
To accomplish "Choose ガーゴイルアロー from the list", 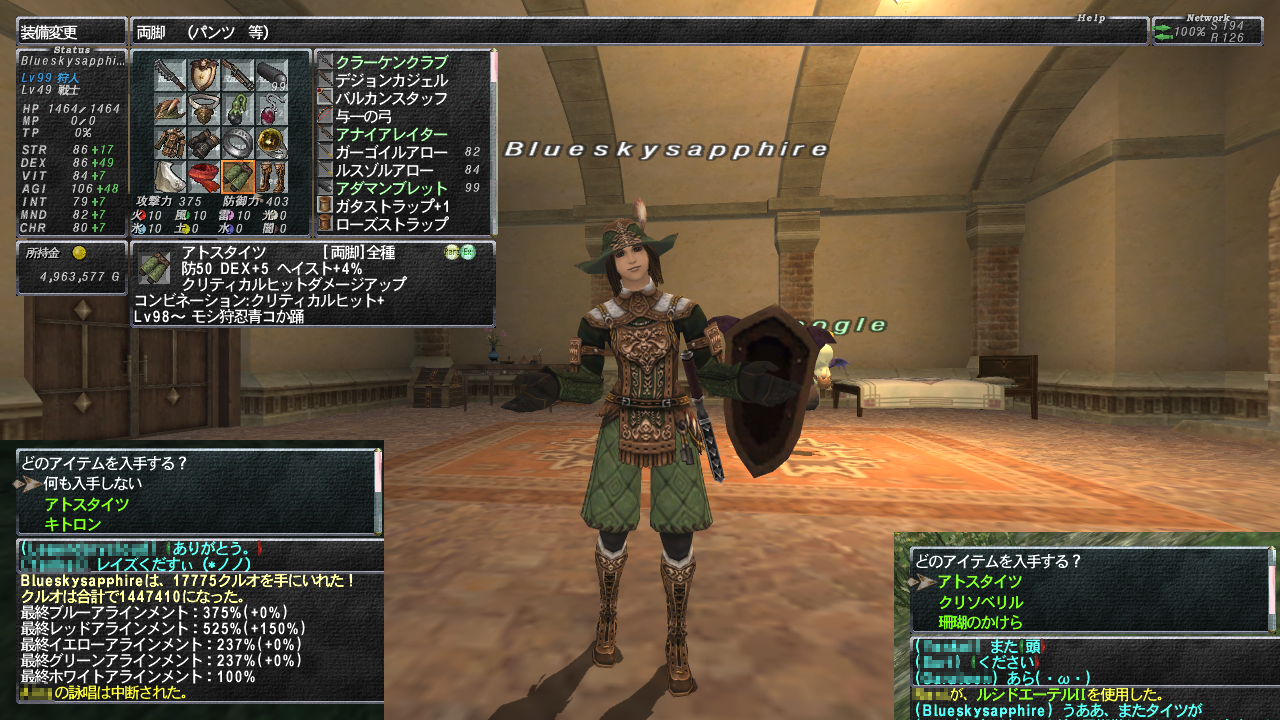I will pyautogui.click(x=391, y=152).
